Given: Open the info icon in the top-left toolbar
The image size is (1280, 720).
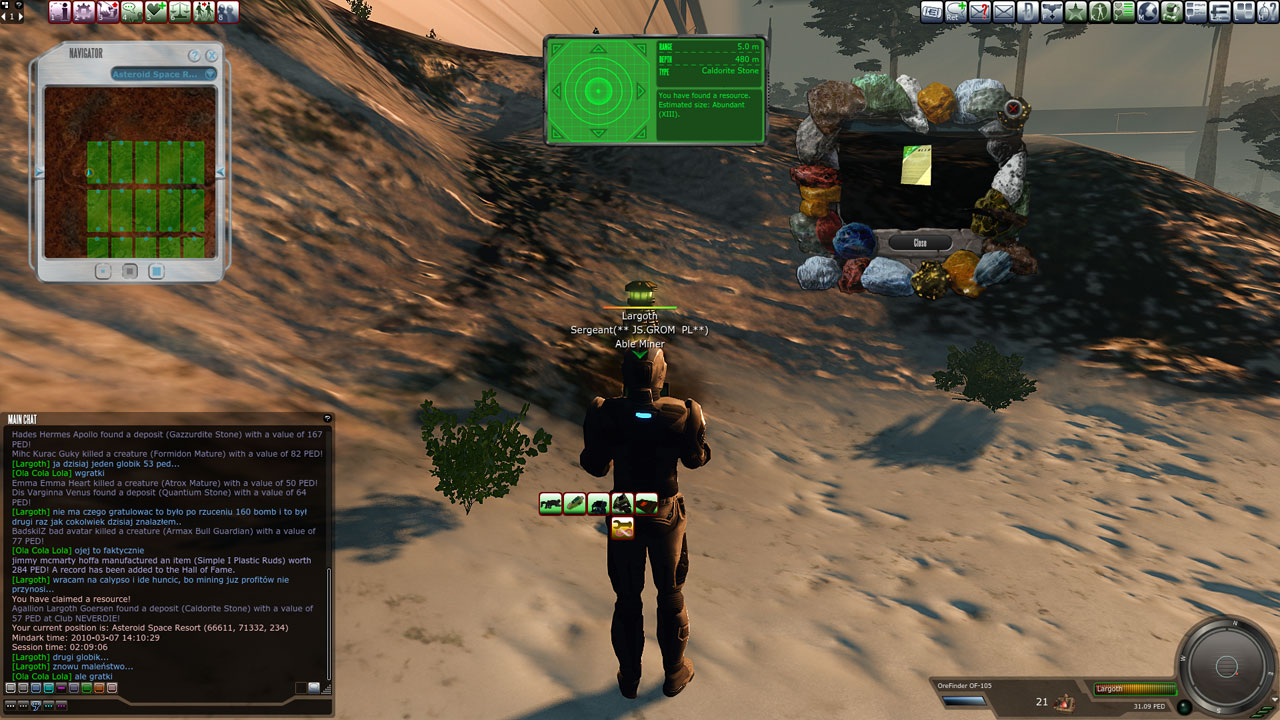Looking at the screenshot, I should pyautogui.click(x=59, y=12).
